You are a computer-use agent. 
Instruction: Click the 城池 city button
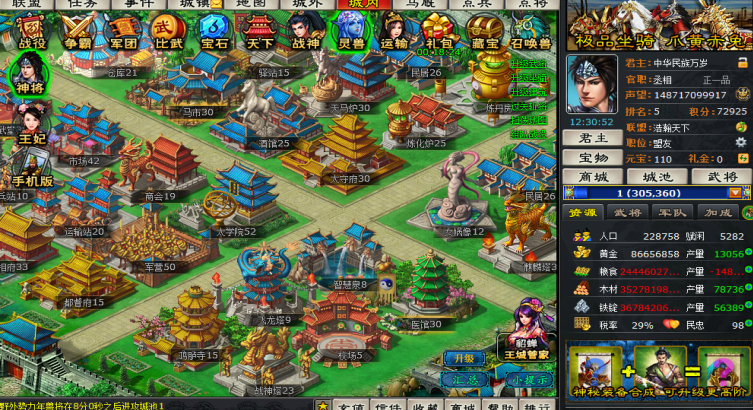[657, 177]
